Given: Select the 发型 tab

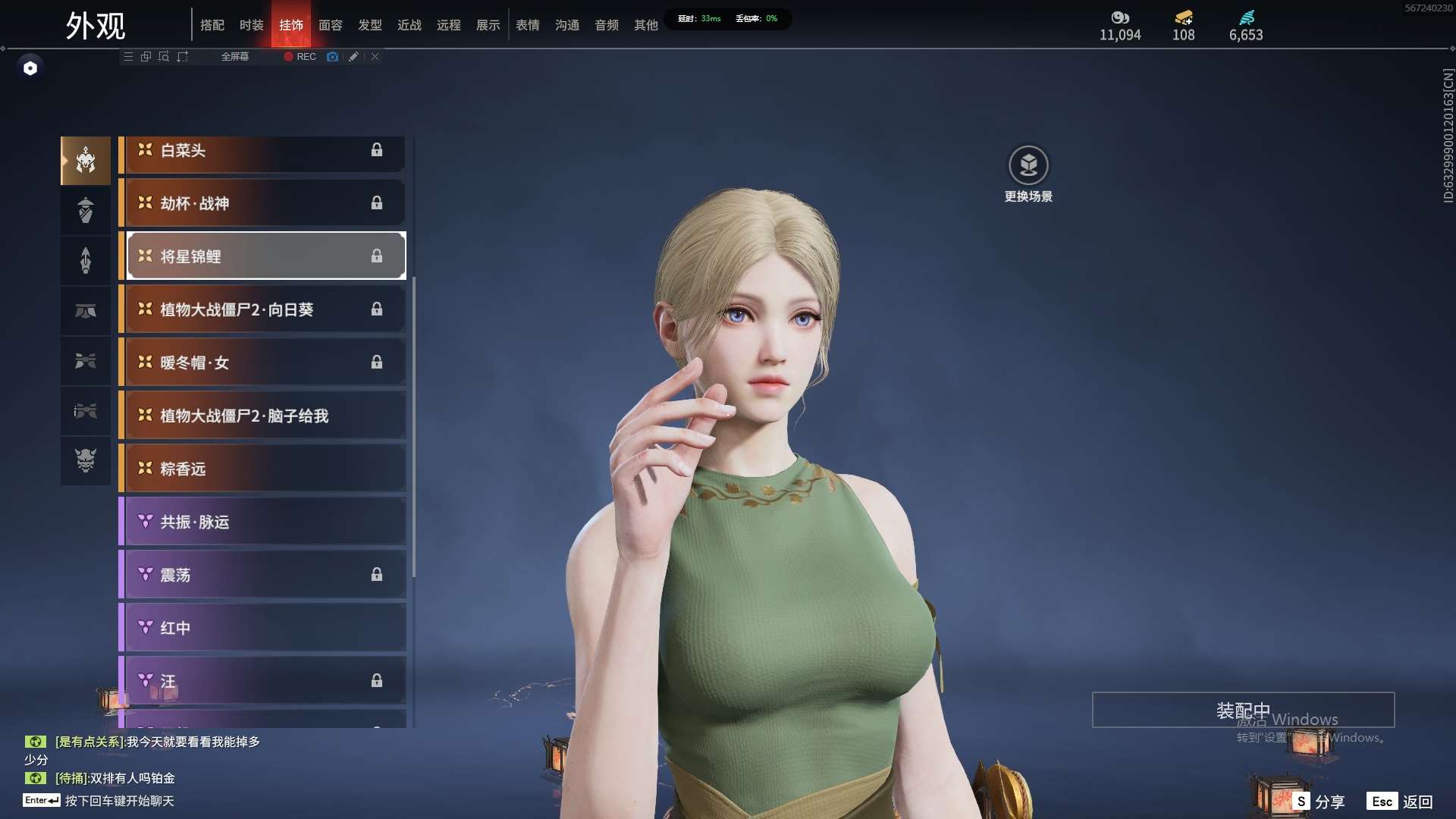Looking at the screenshot, I should tap(369, 25).
